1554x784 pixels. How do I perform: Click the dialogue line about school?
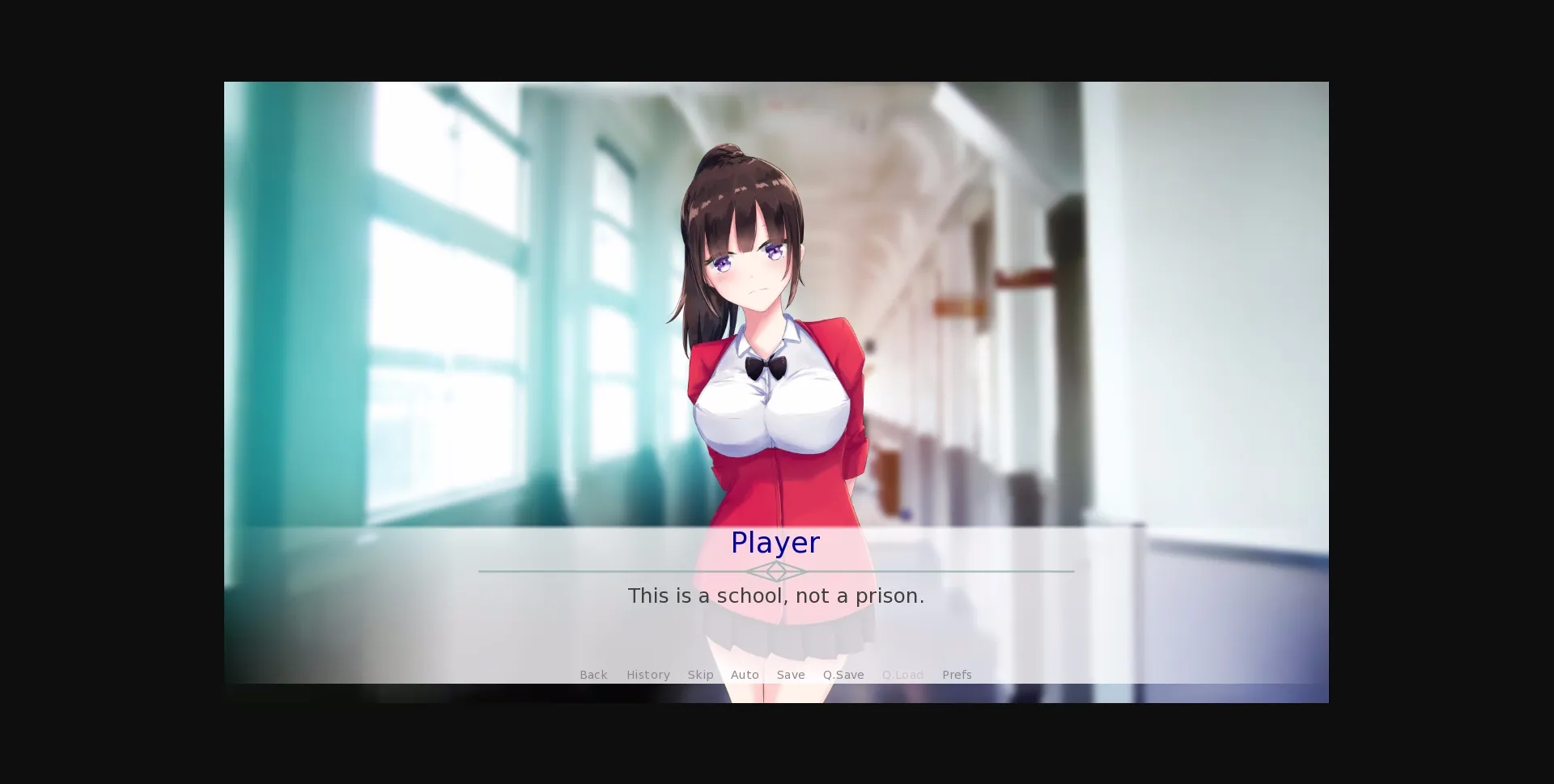click(x=775, y=595)
